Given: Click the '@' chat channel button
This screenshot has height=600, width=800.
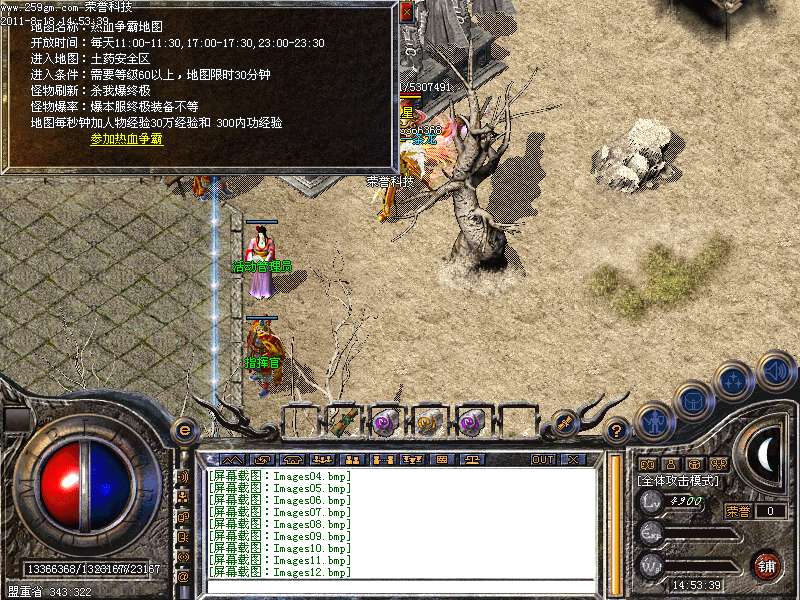Looking at the screenshot, I should [183, 576].
